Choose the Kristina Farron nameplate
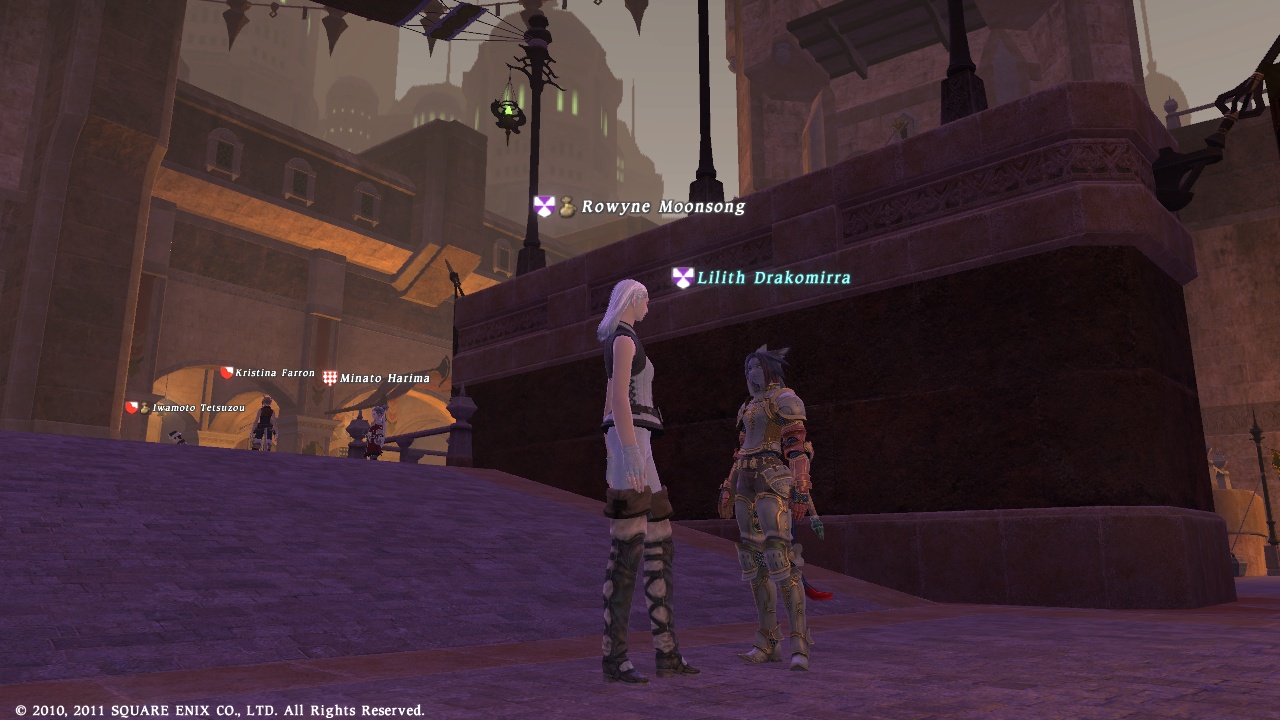The height and width of the screenshot is (720, 1280). (275, 373)
